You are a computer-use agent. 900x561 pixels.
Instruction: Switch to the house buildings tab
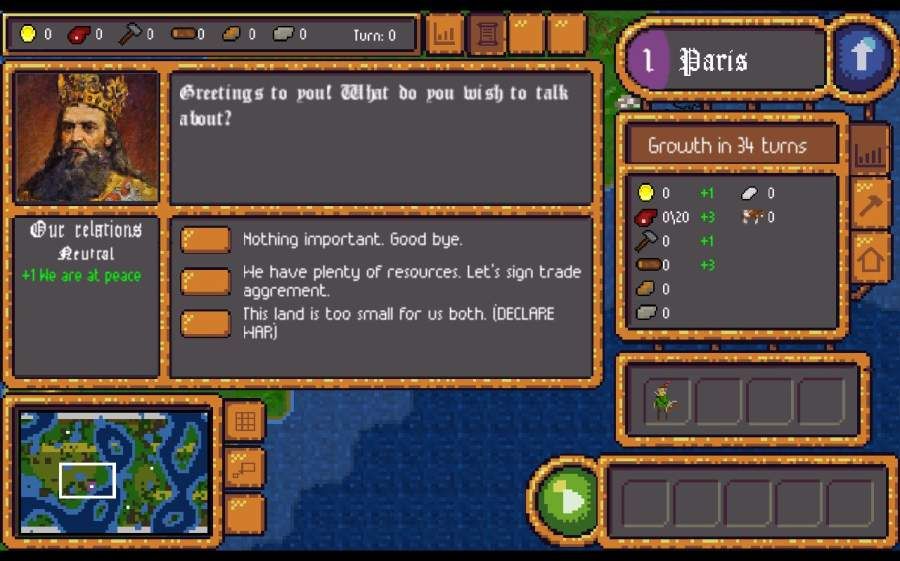(x=870, y=260)
